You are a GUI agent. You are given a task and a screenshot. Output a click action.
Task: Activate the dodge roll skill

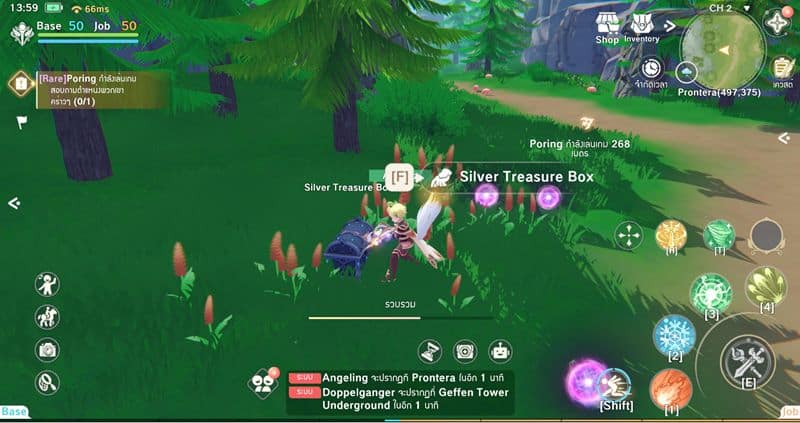click(x=614, y=384)
